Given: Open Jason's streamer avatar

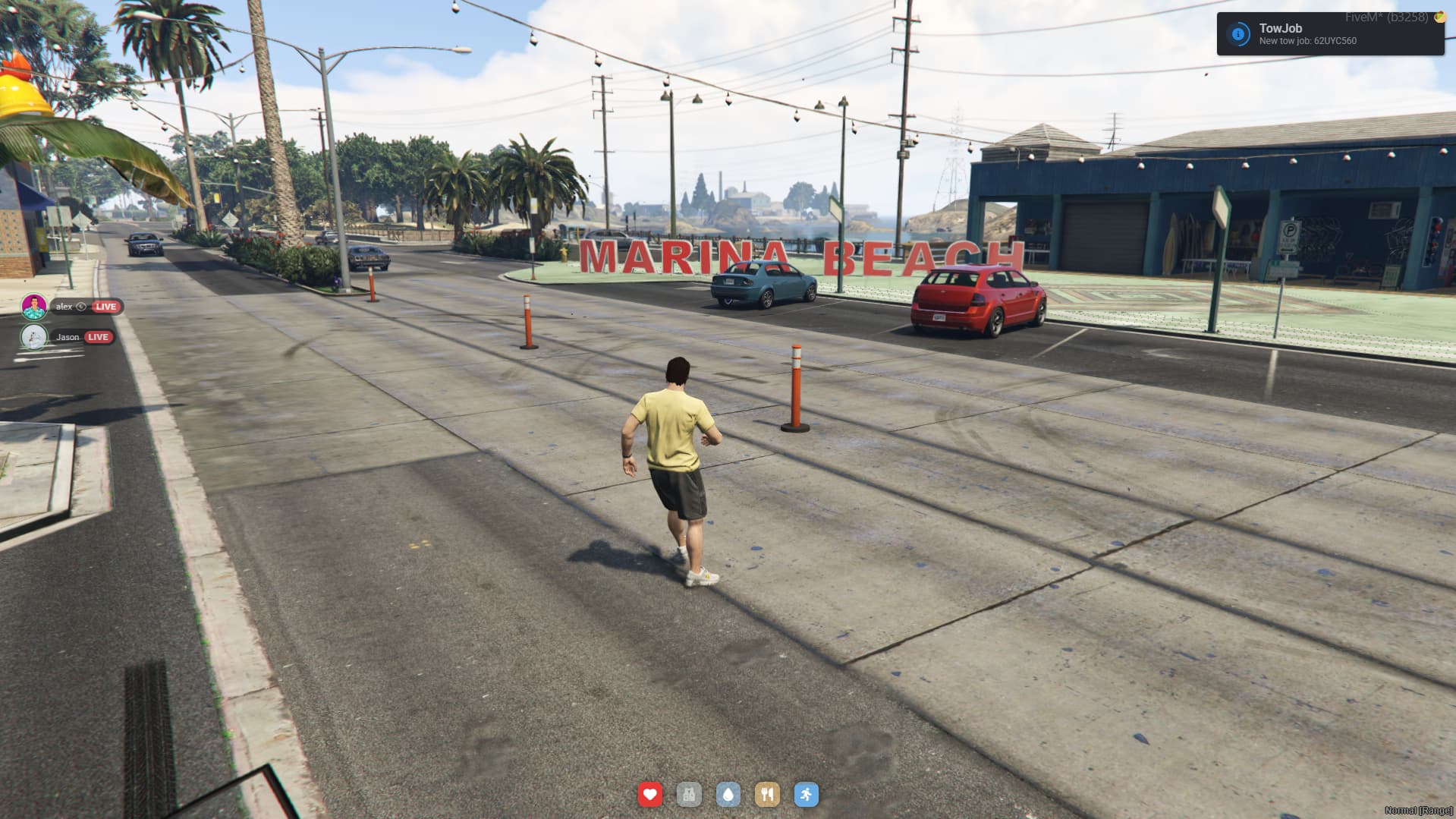Looking at the screenshot, I should pyautogui.click(x=33, y=336).
